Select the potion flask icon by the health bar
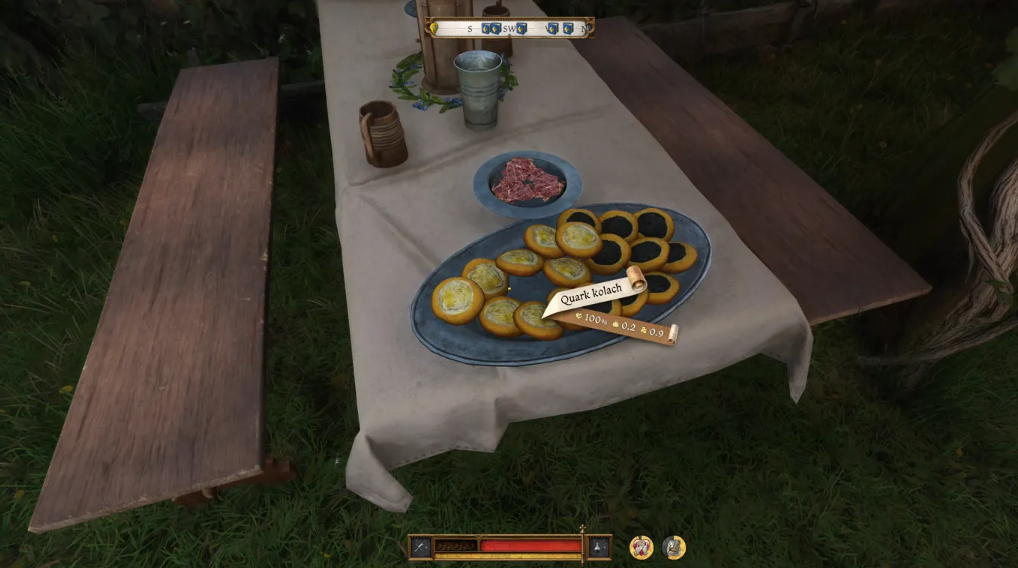The width and height of the screenshot is (1018, 568). [x=598, y=547]
